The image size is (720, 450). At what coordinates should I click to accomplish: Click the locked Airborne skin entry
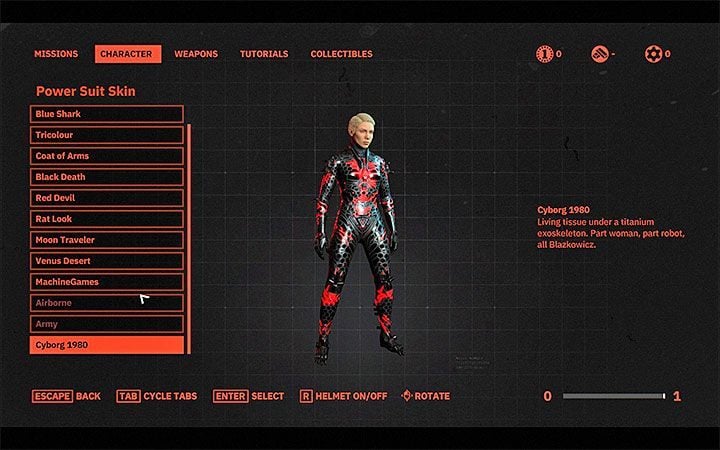point(107,303)
